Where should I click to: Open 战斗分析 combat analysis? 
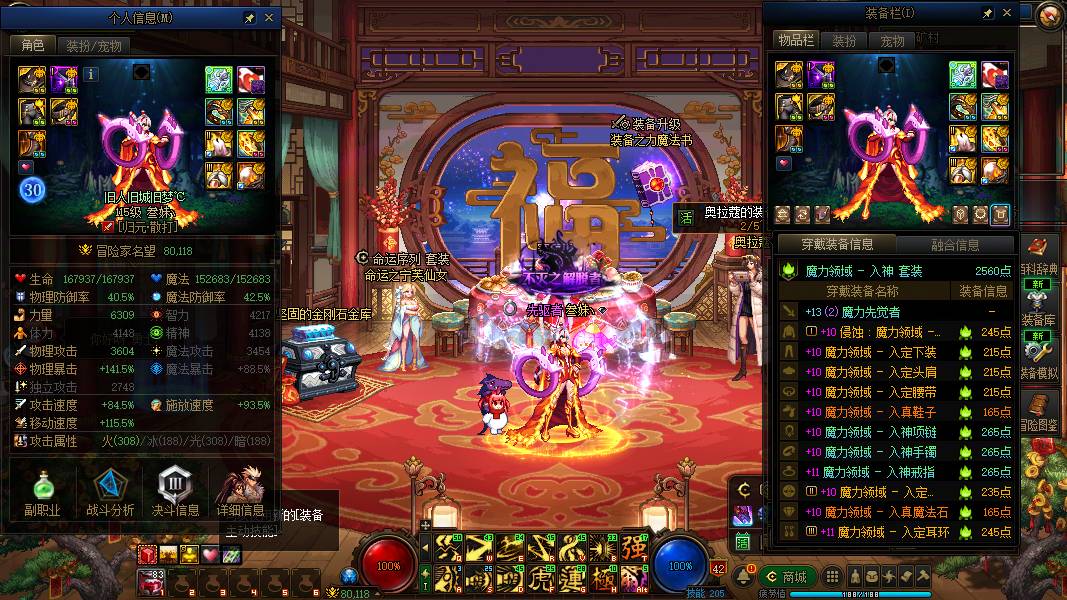110,493
